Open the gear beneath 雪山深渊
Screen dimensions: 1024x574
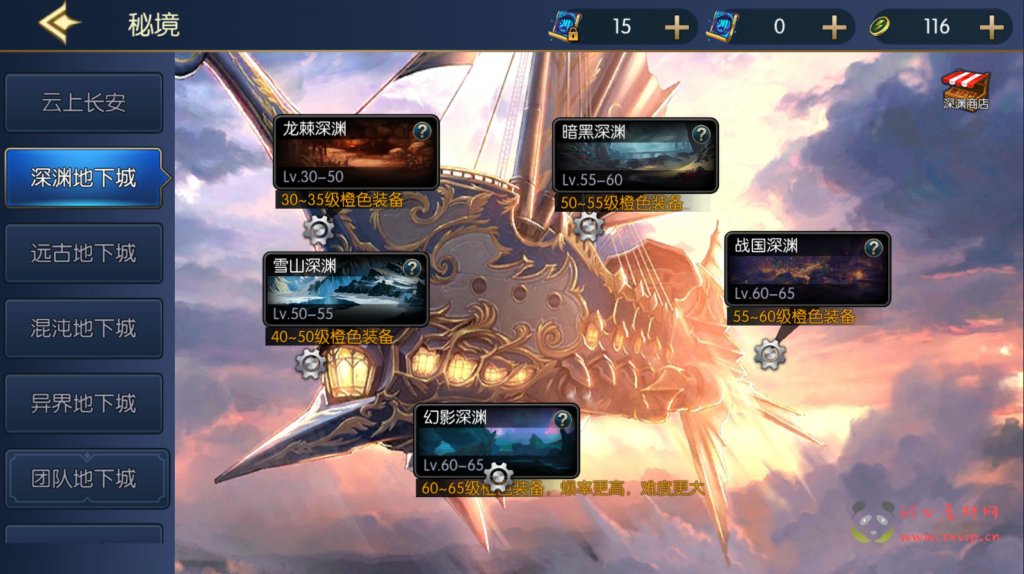(x=310, y=363)
